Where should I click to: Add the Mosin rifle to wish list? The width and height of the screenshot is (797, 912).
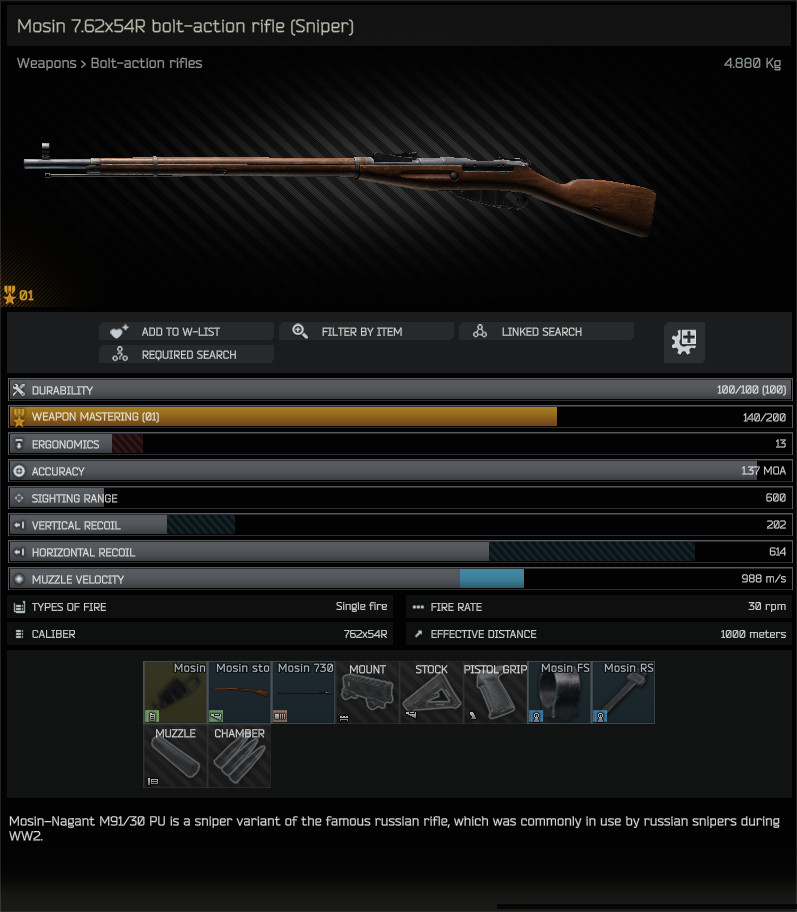[186, 332]
